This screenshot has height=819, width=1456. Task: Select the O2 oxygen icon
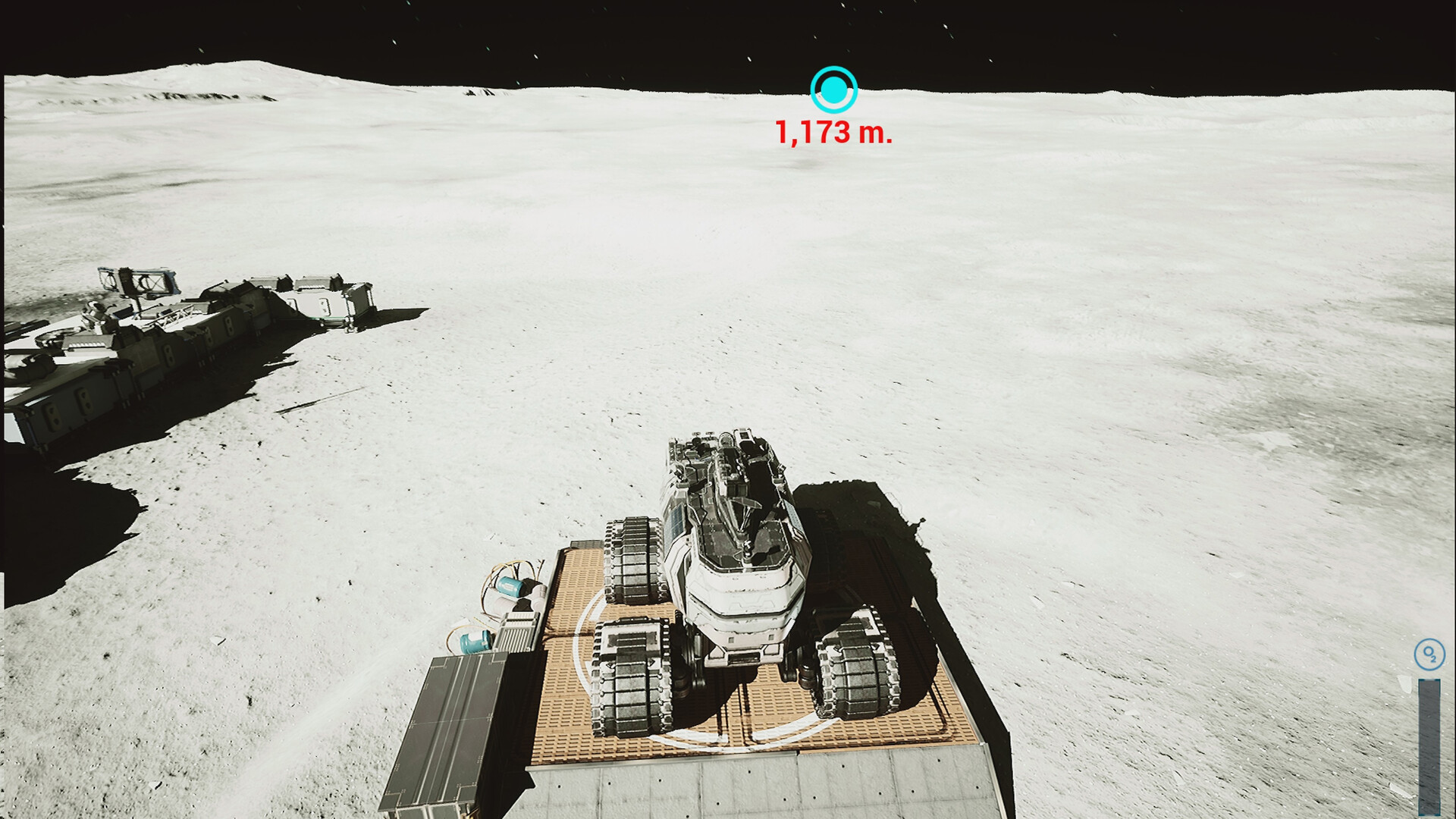point(1429,654)
